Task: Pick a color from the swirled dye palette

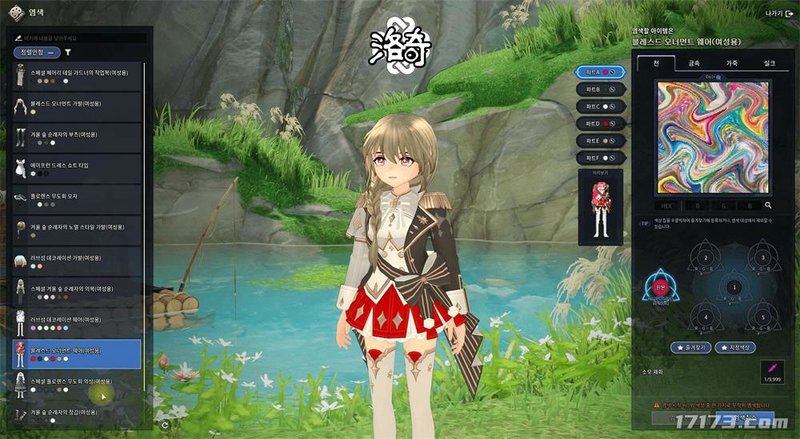Action: click(711, 137)
